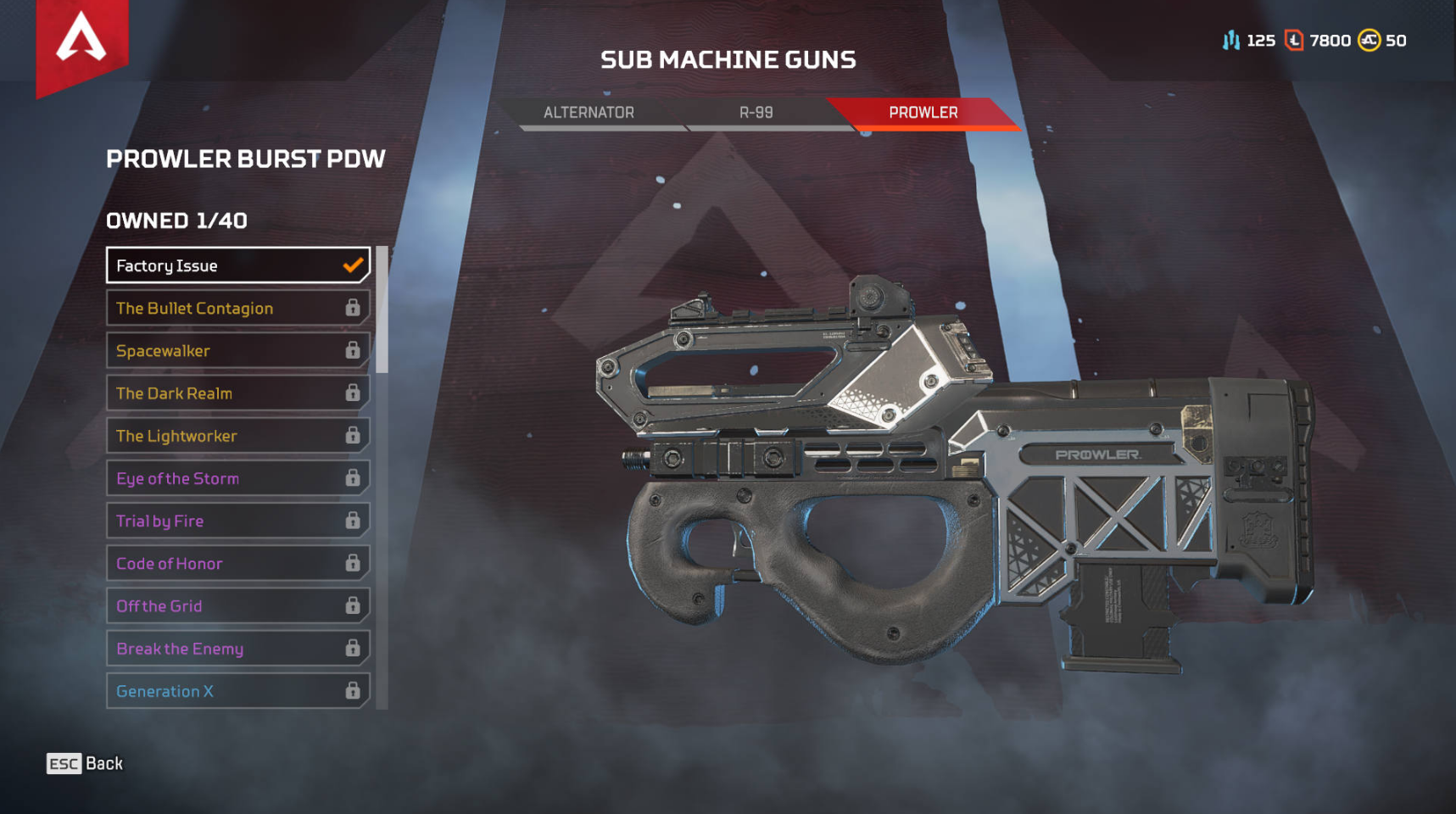
Task: Choose the Spacewalker skin
Action: point(237,350)
